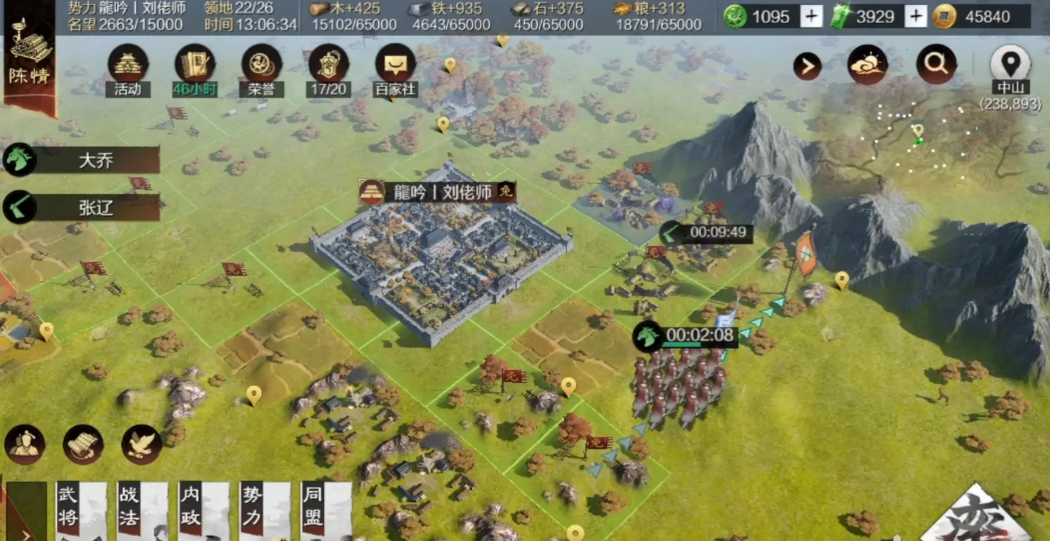Expand the arrow button beside the weather icon
The width and height of the screenshot is (1050, 541).
(x=807, y=66)
